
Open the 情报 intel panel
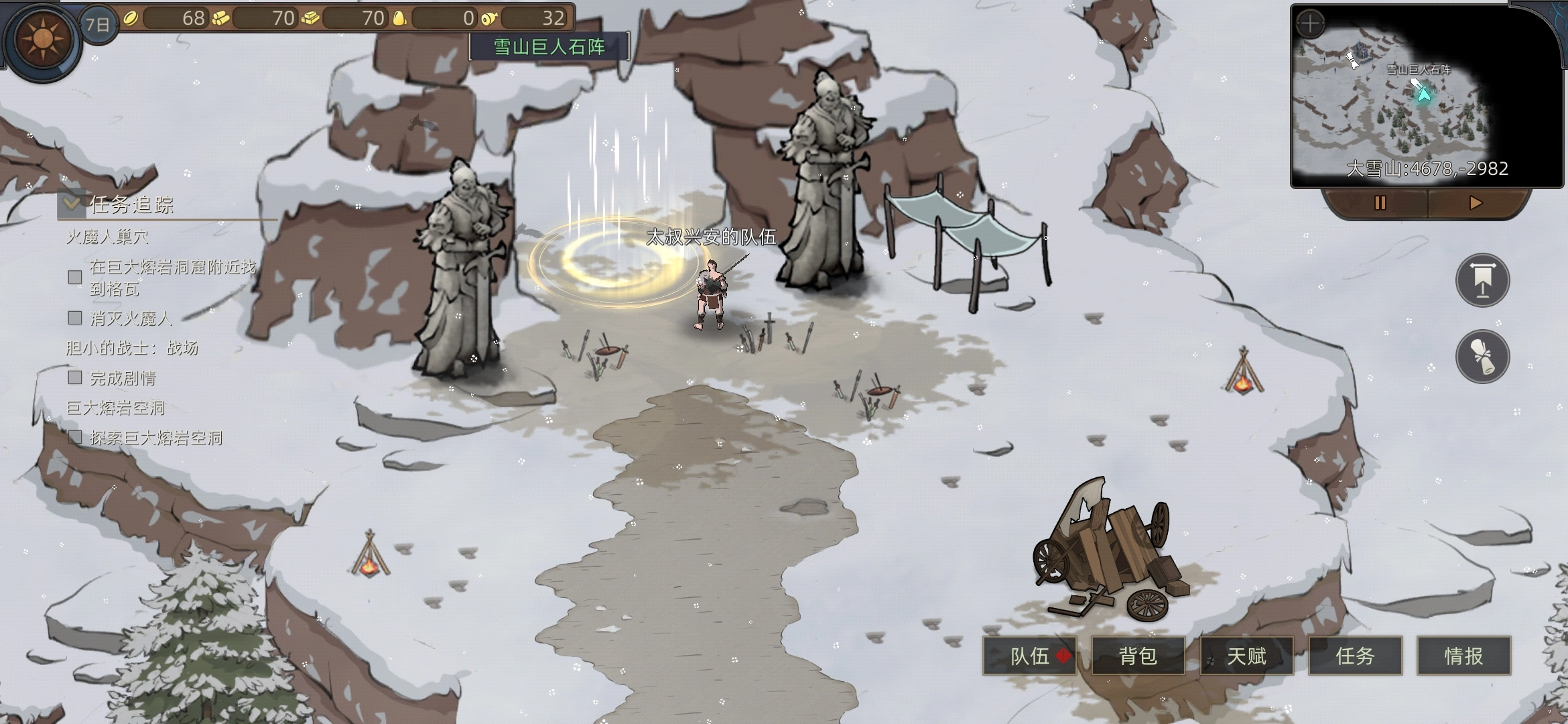coord(1463,656)
